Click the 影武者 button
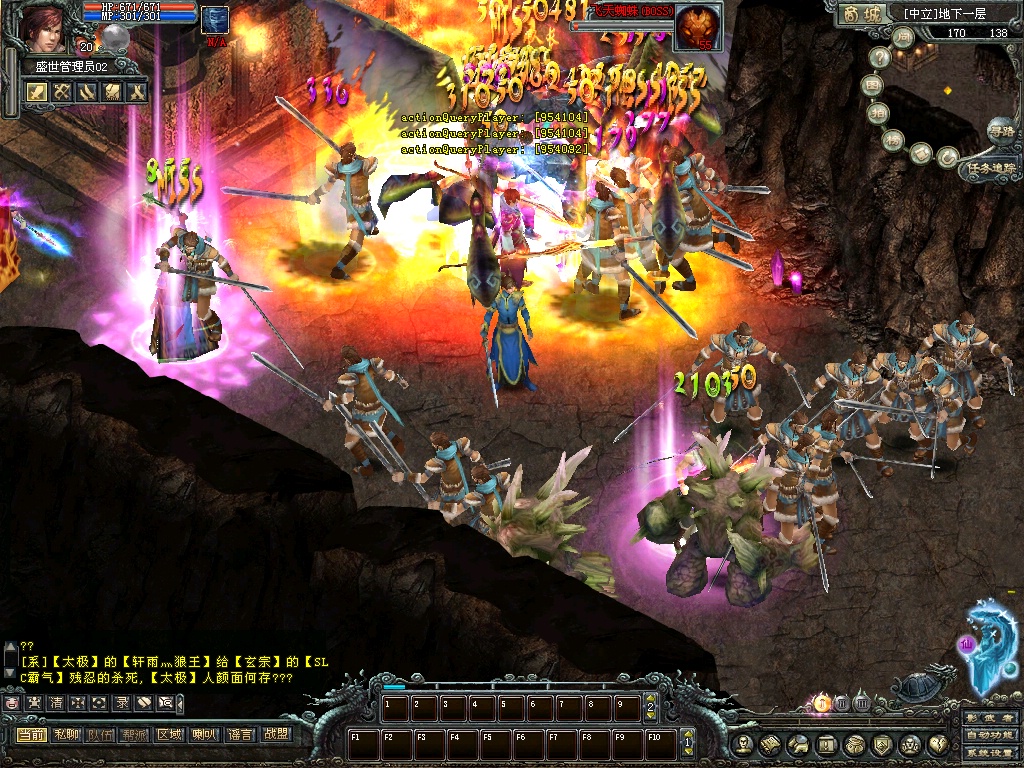The image size is (1024, 768). point(990,718)
